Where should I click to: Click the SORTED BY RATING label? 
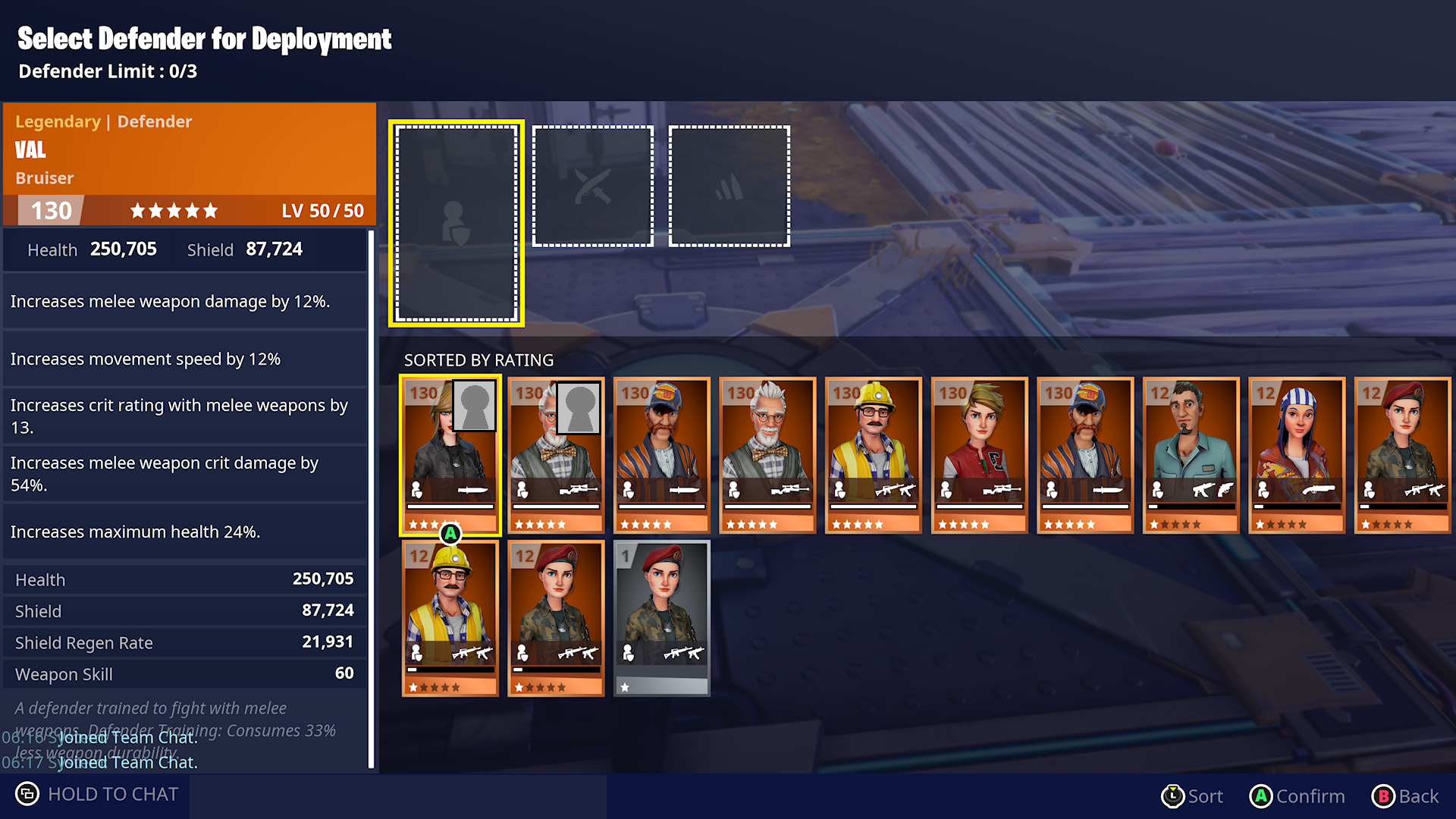(x=479, y=360)
